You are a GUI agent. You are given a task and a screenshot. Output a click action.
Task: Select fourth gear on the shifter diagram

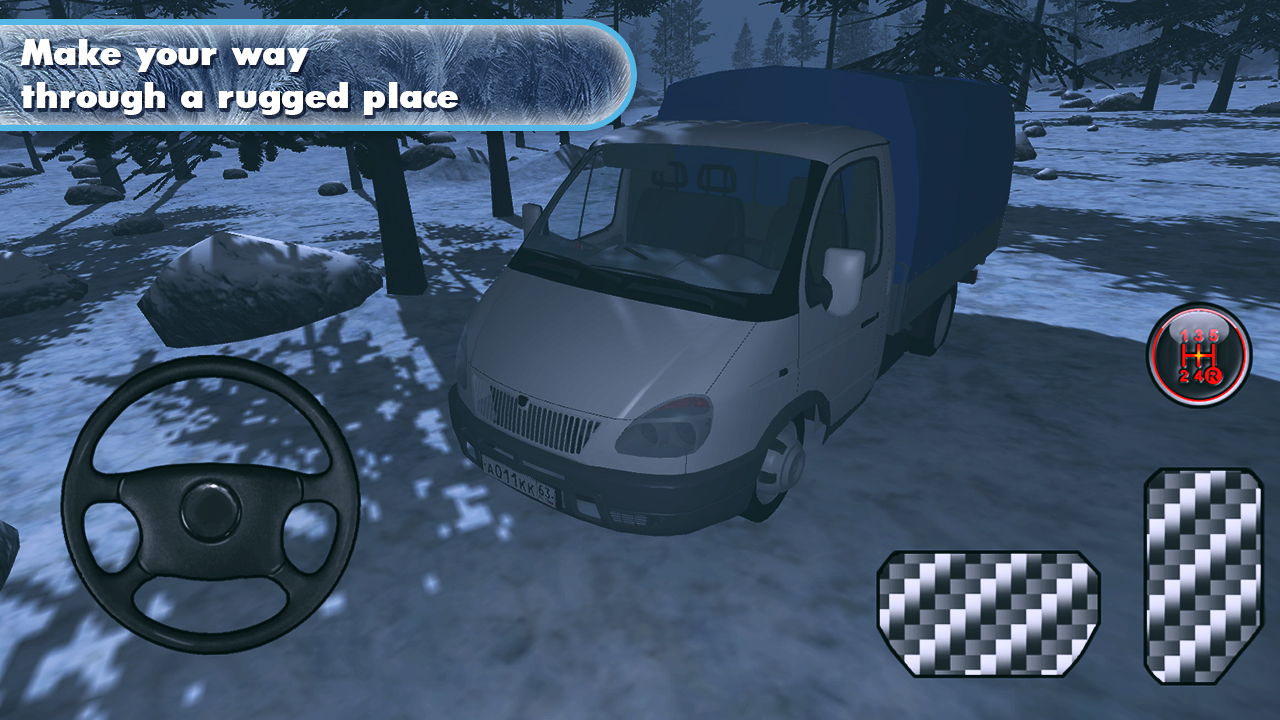1199,375
